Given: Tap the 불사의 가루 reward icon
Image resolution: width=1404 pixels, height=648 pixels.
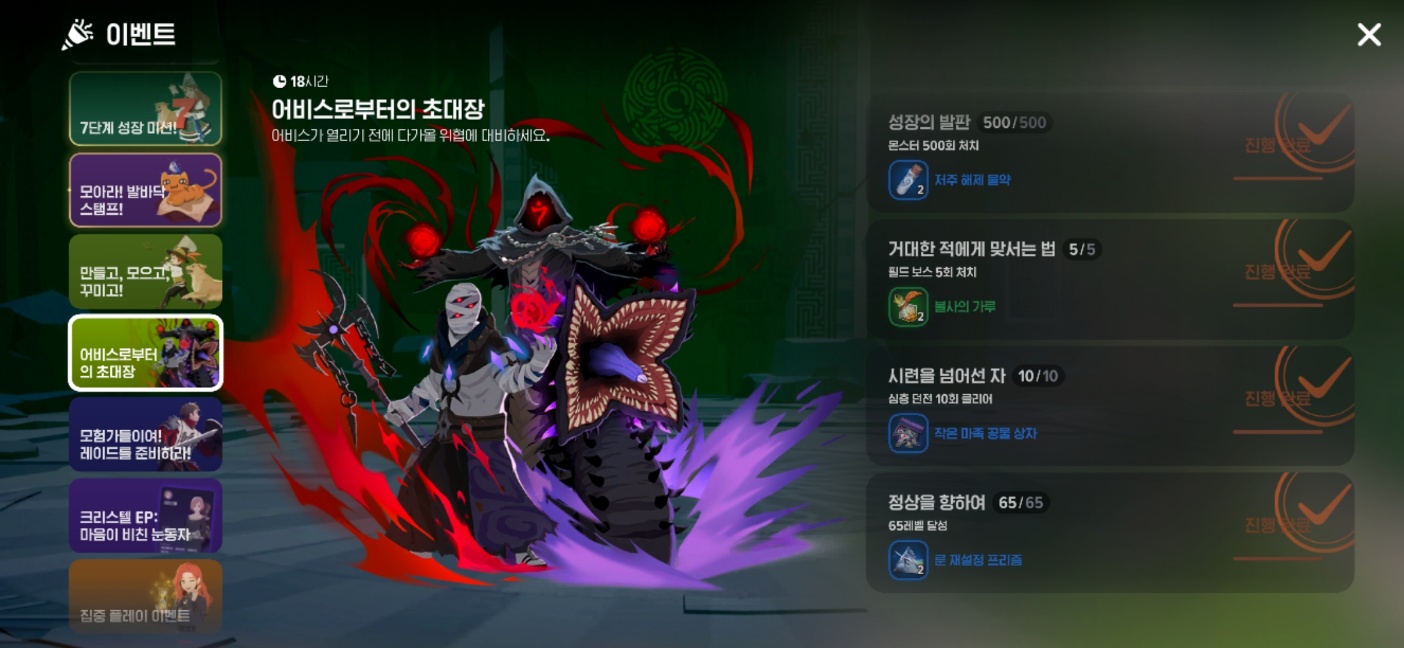Looking at the screenshot, I should point(908,307).
